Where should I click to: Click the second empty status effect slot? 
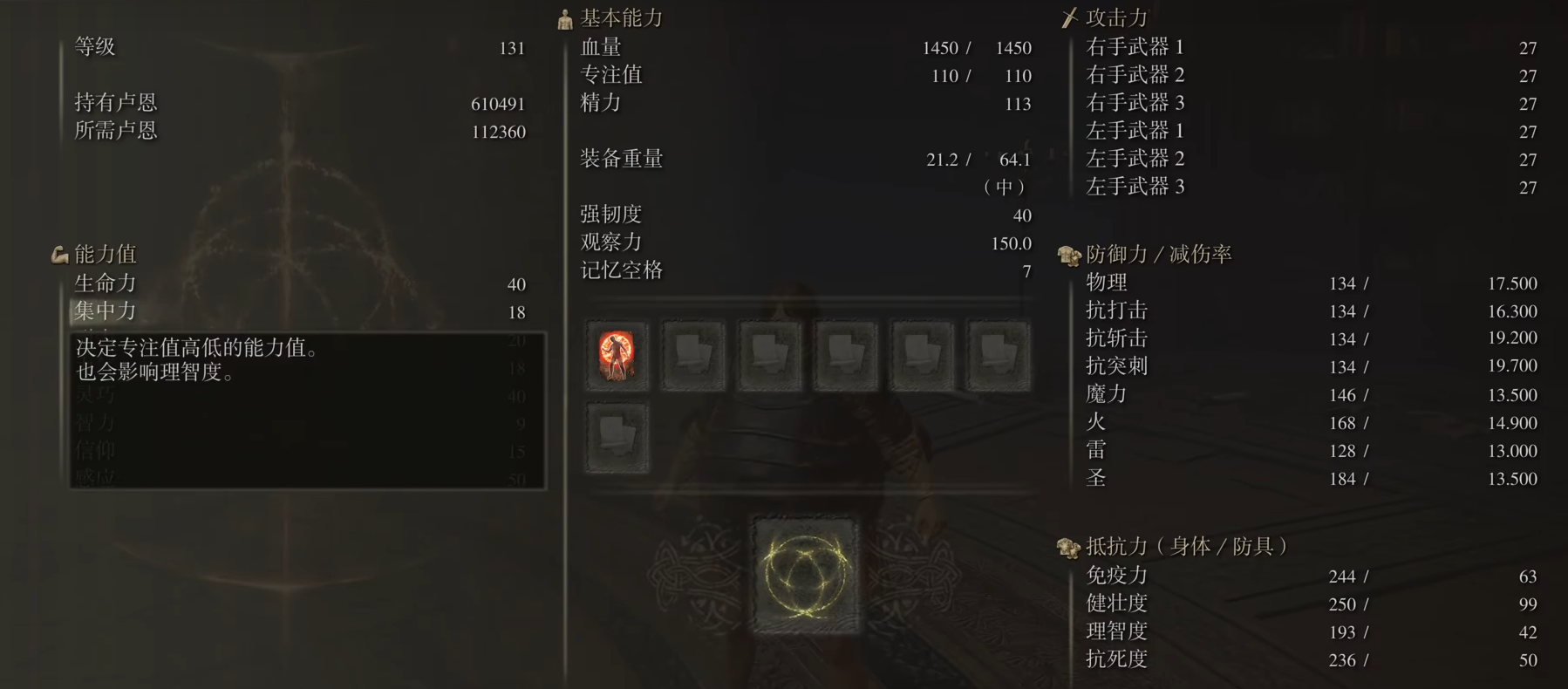693,356
